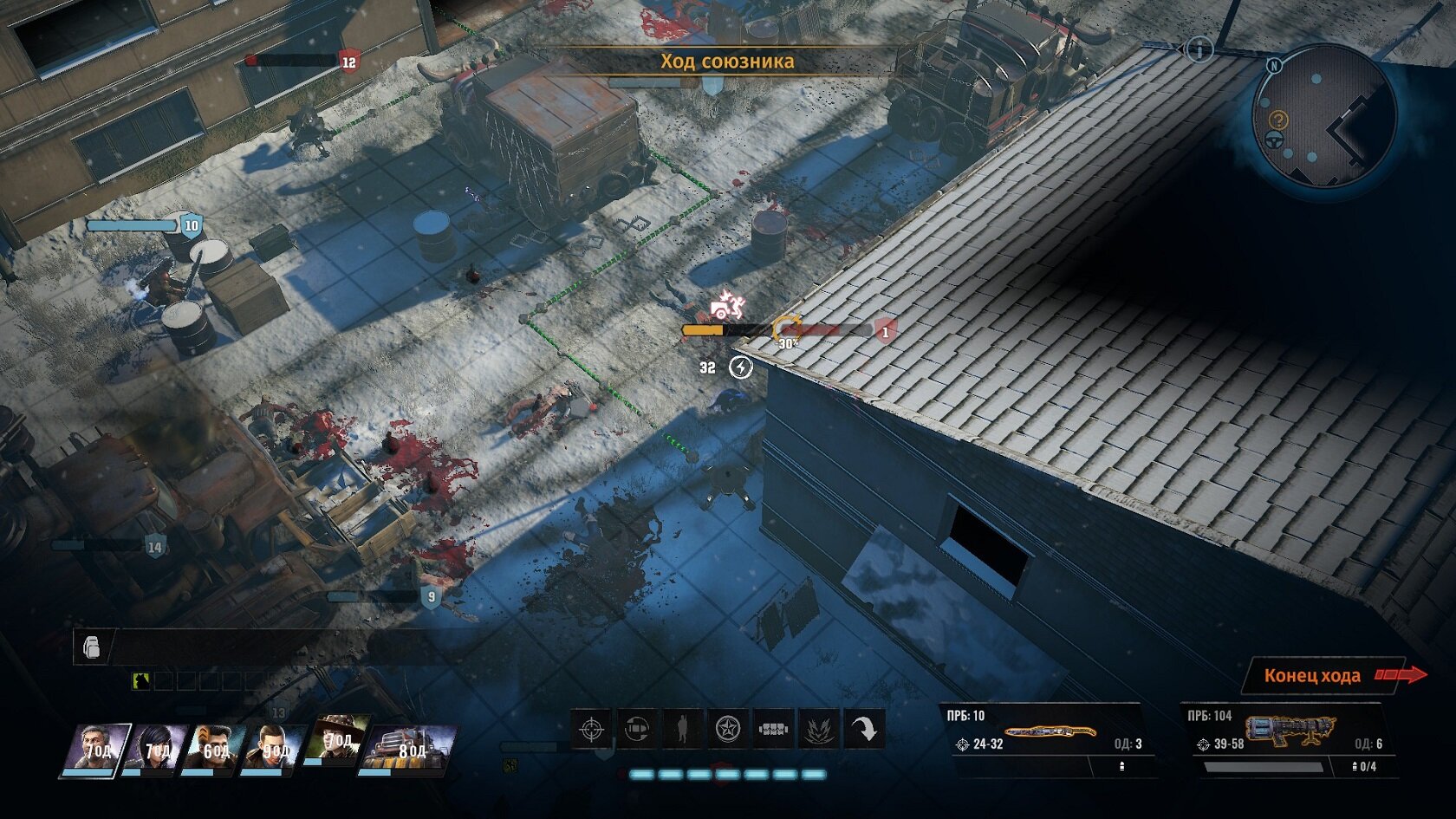The height and width of the screenshot is (819, 1456).
Task: Open the backpack inventory icon
Action: coord(92,647)
